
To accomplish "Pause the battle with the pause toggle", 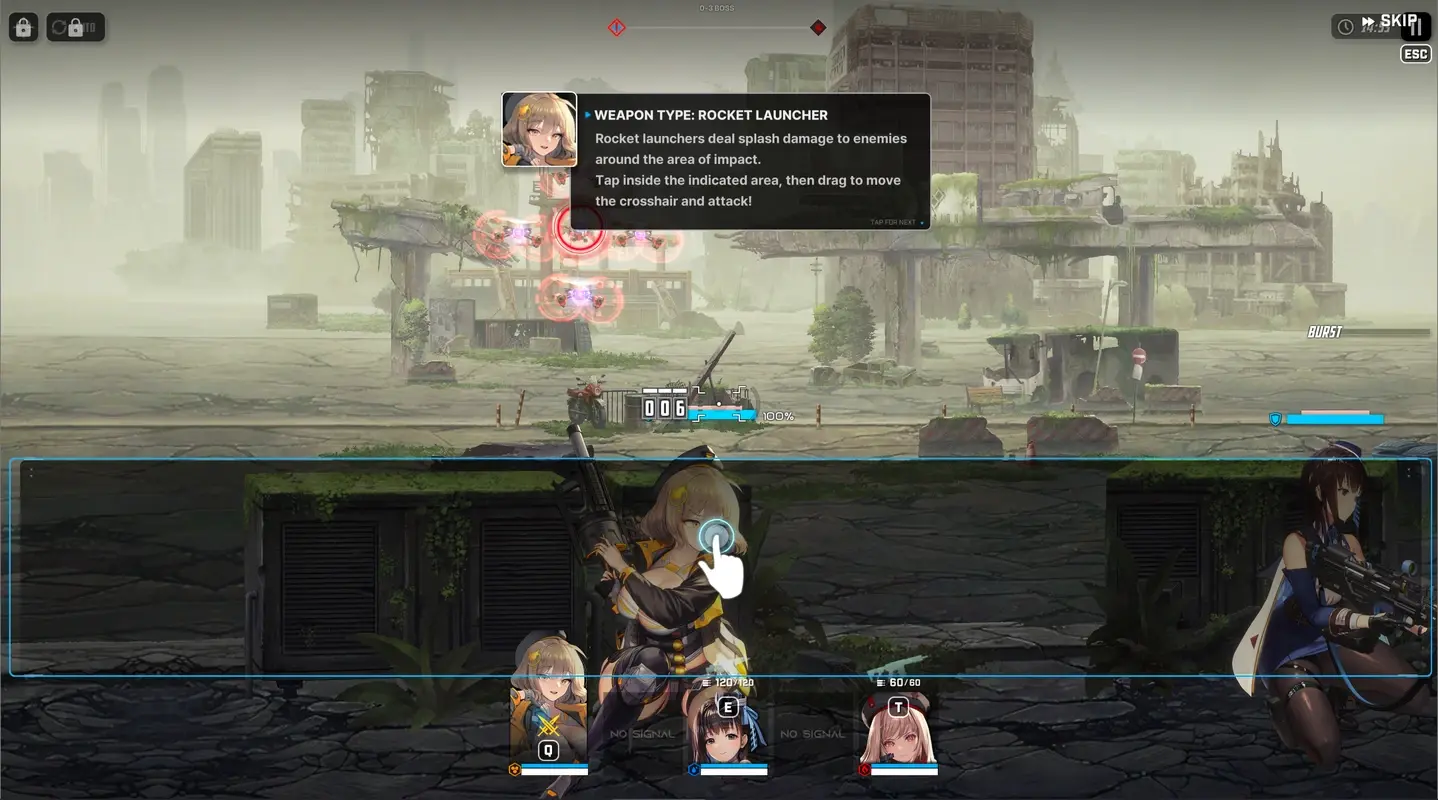I will [x=1416, y=27].
